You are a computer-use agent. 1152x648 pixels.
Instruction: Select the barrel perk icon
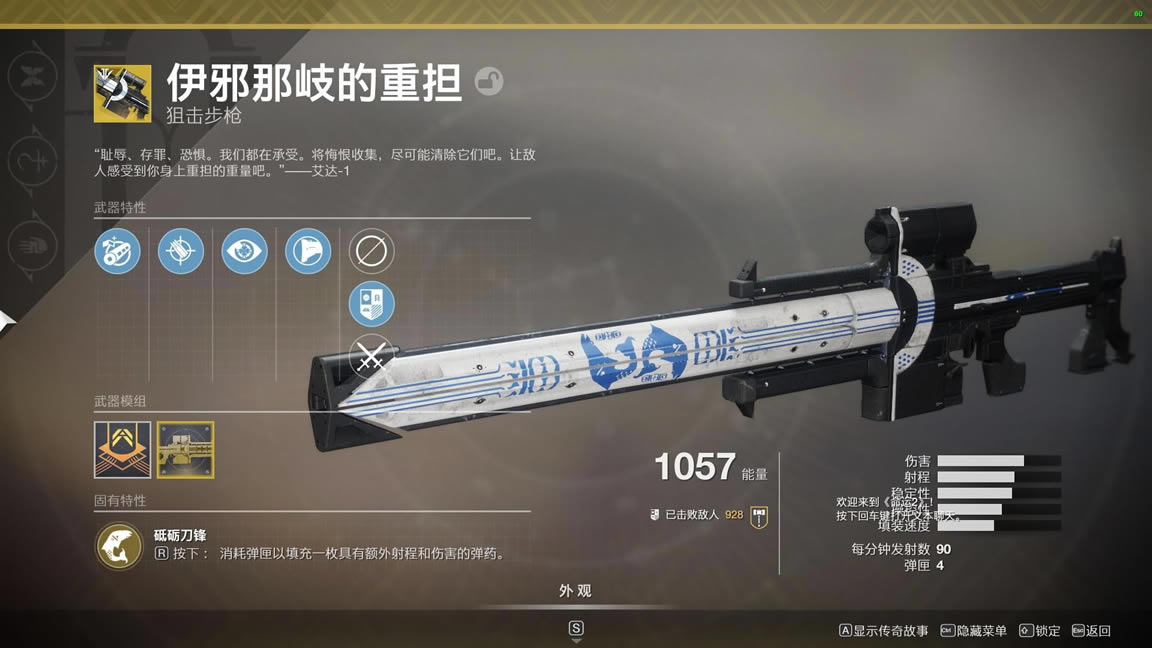click(x=117, y=251)
